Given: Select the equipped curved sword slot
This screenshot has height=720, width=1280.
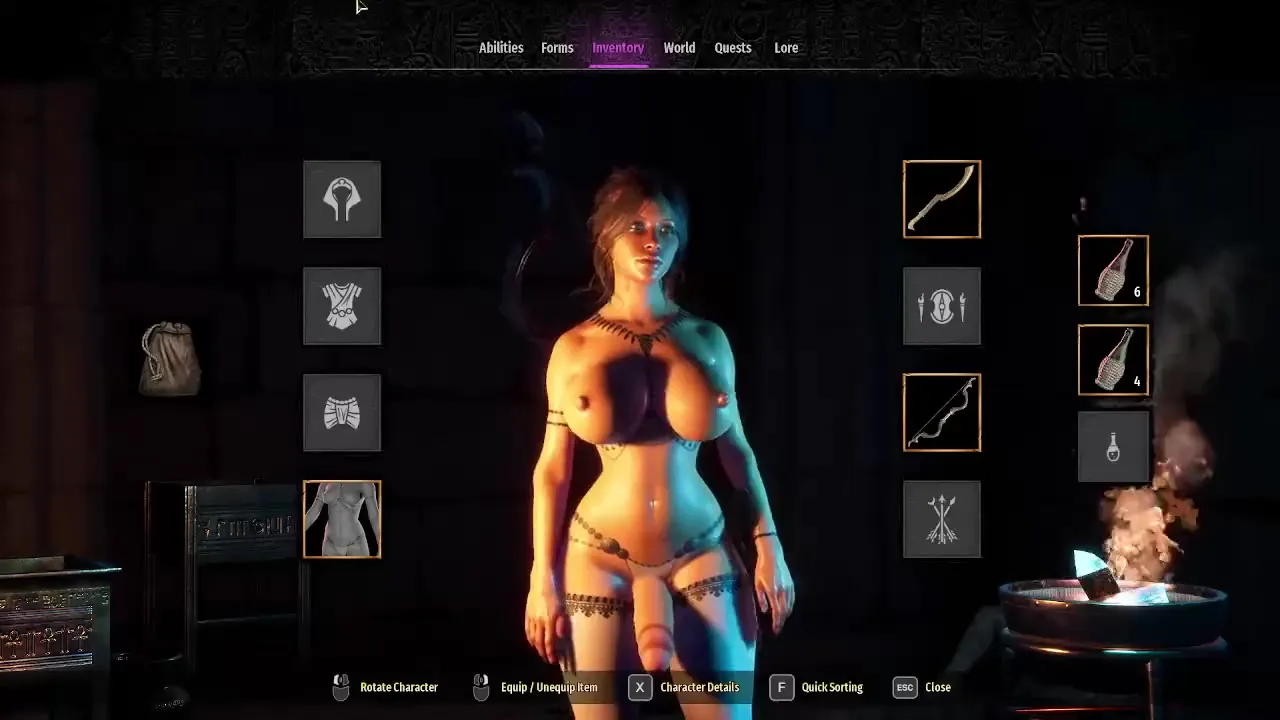Looking at the screenshot, I should (x=942, y=199).
